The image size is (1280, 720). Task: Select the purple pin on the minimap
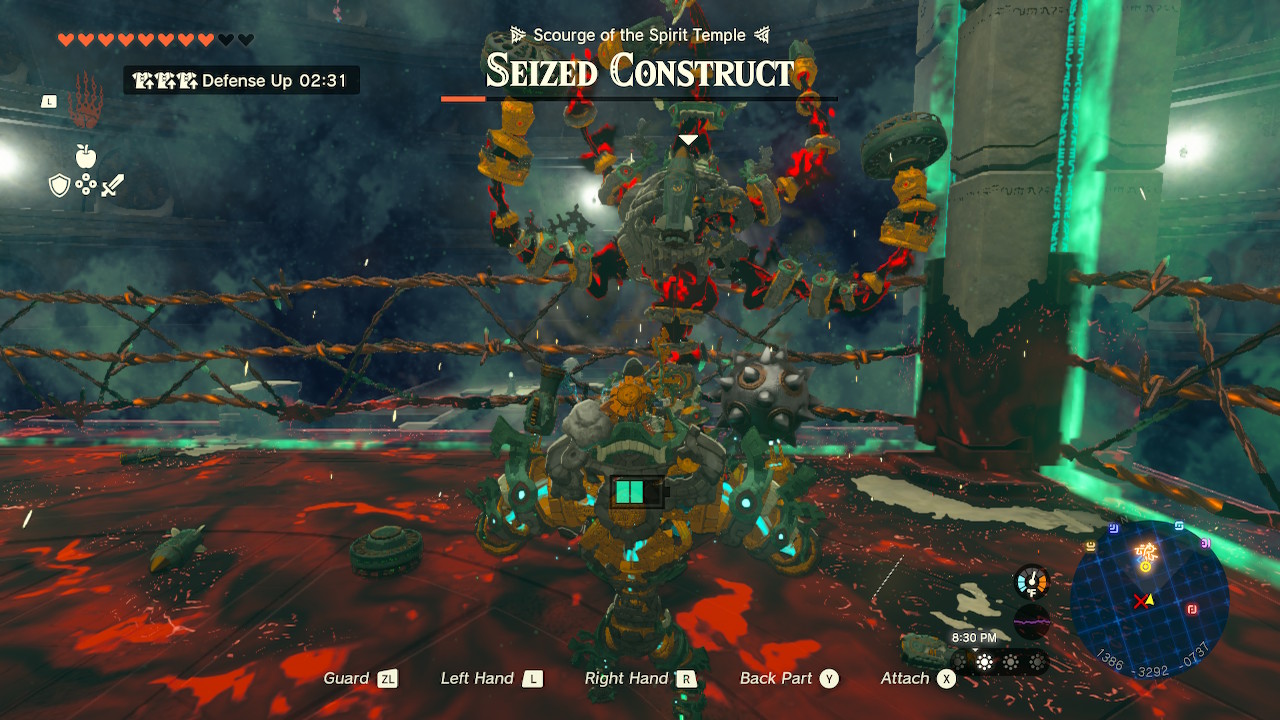pos(1206,543)
